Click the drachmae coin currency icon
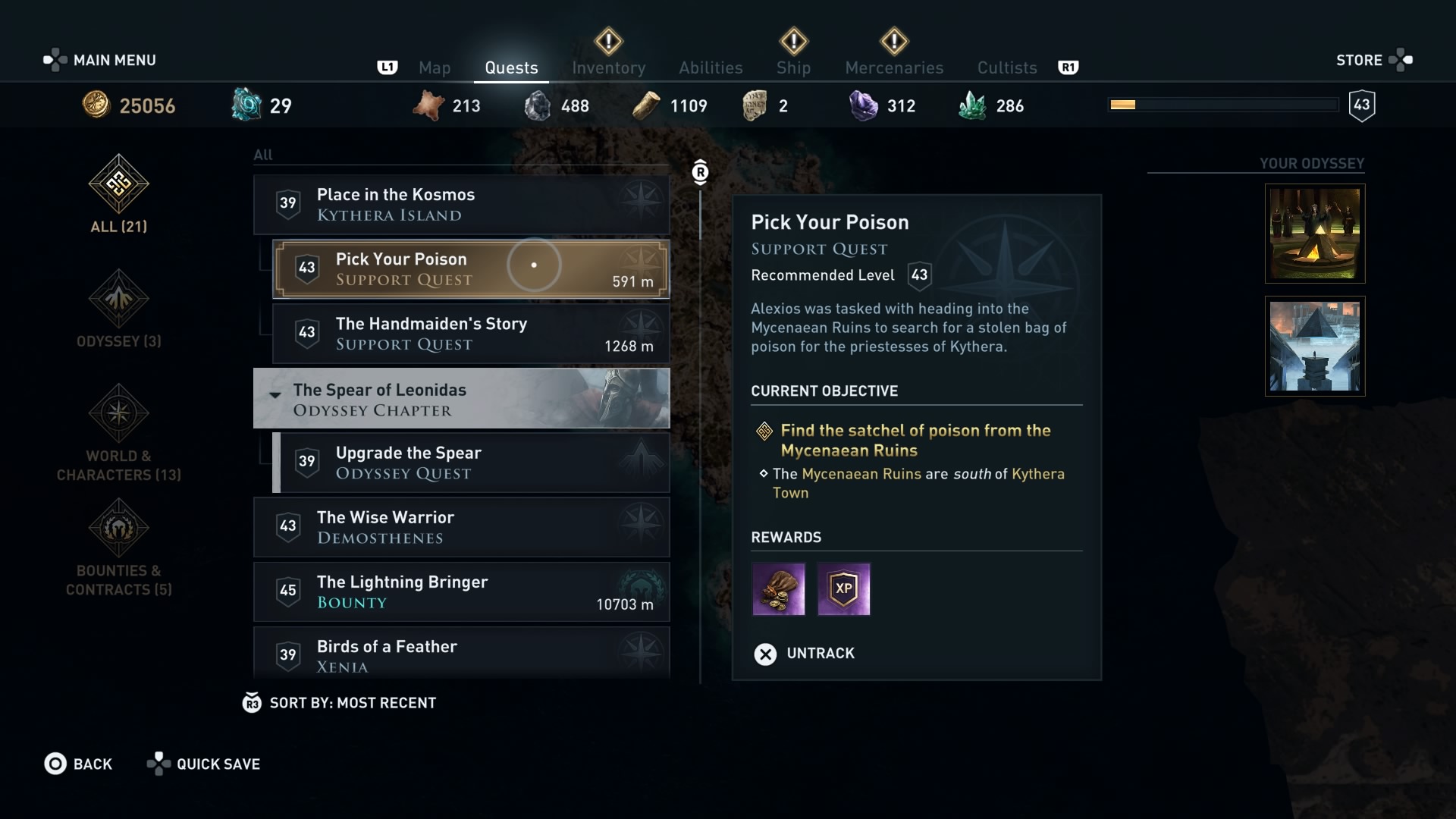 (97, 105)
